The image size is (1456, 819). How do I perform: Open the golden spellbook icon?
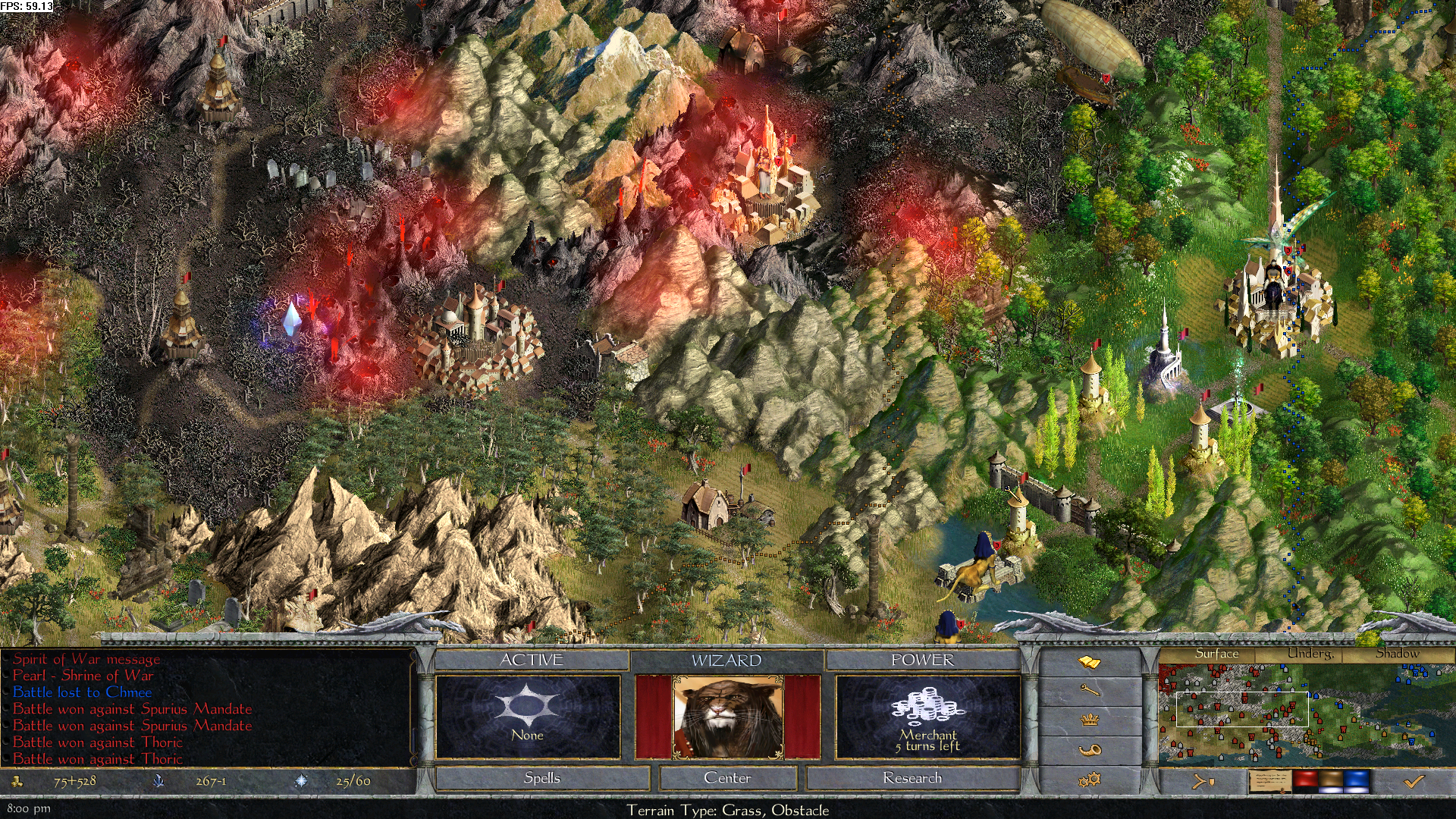click(1089, 663)
